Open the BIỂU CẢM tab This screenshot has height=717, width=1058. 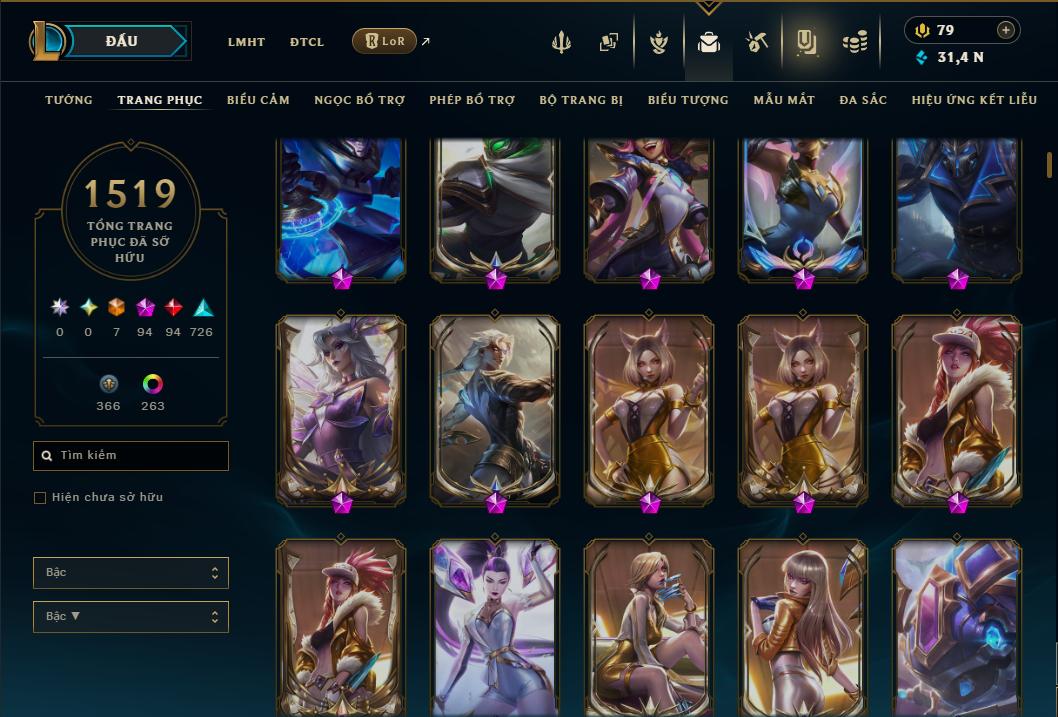[258, 100]
